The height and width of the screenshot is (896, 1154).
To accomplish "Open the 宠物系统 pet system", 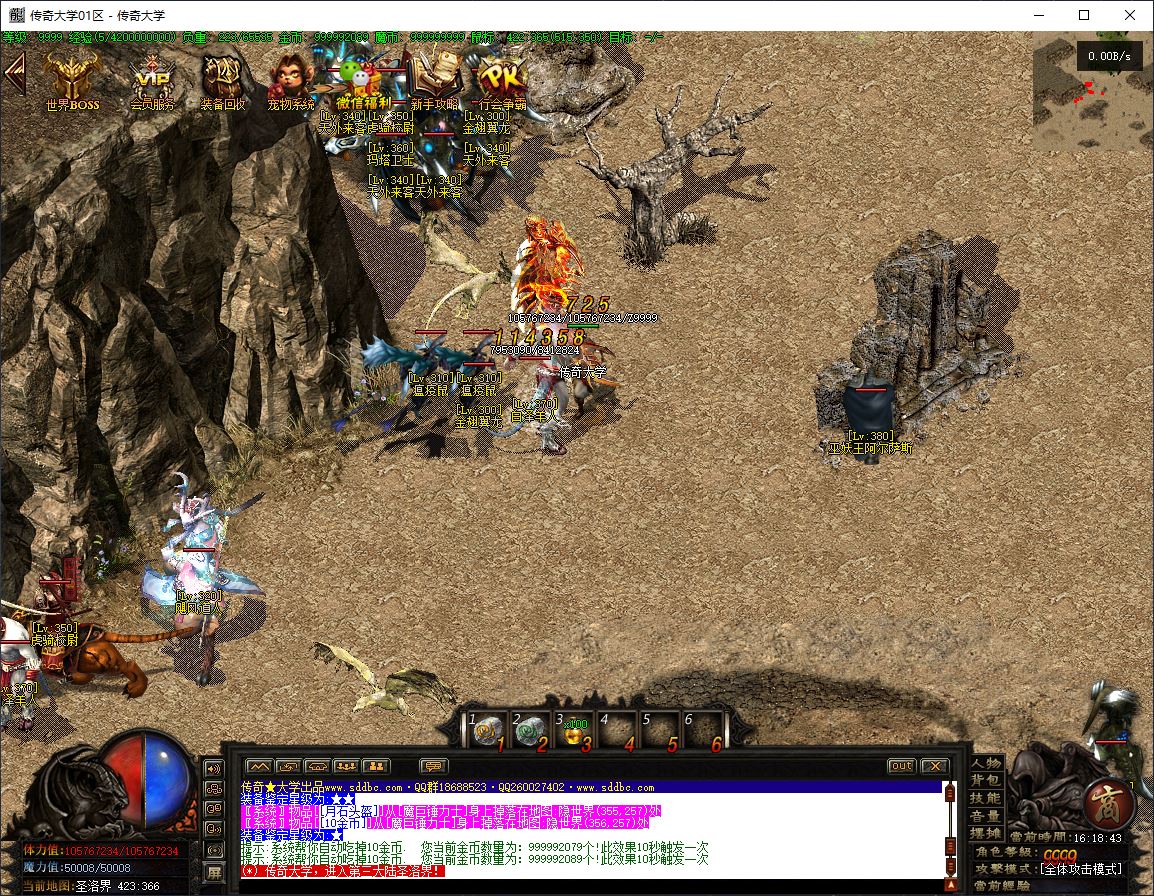I will point(291,78).
